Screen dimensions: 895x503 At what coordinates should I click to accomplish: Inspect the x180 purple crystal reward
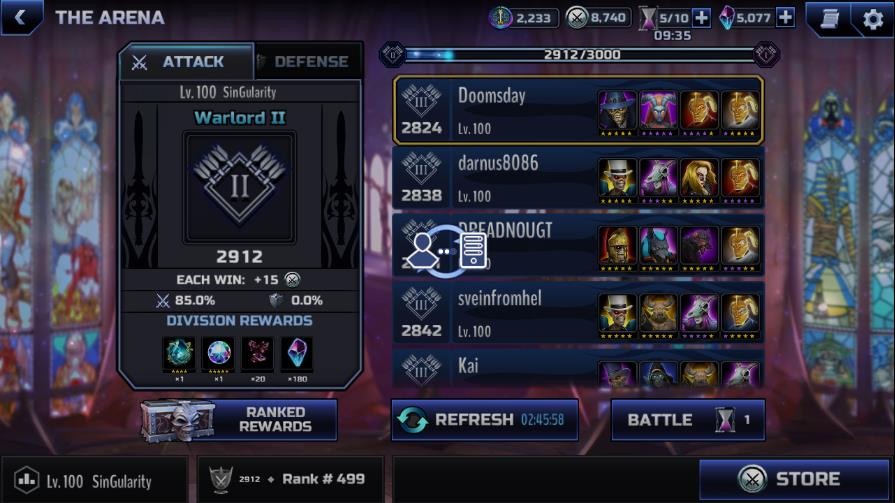tap(297, 354)
